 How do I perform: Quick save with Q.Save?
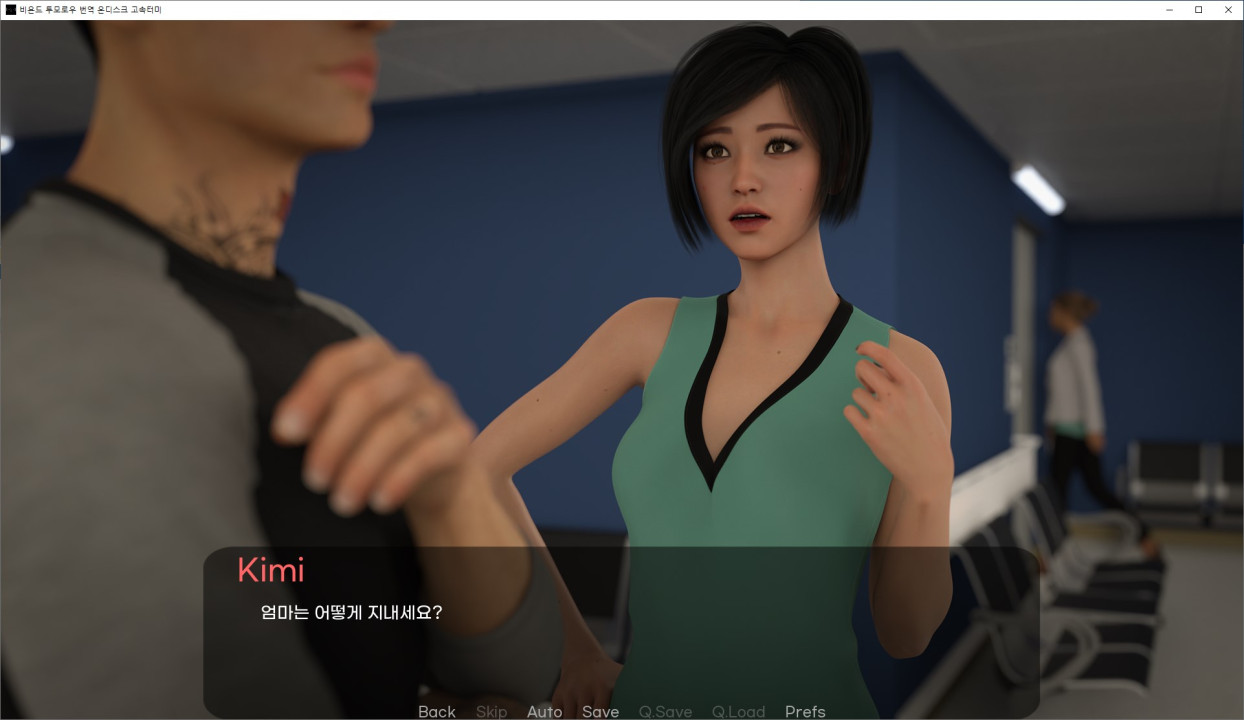665,711
